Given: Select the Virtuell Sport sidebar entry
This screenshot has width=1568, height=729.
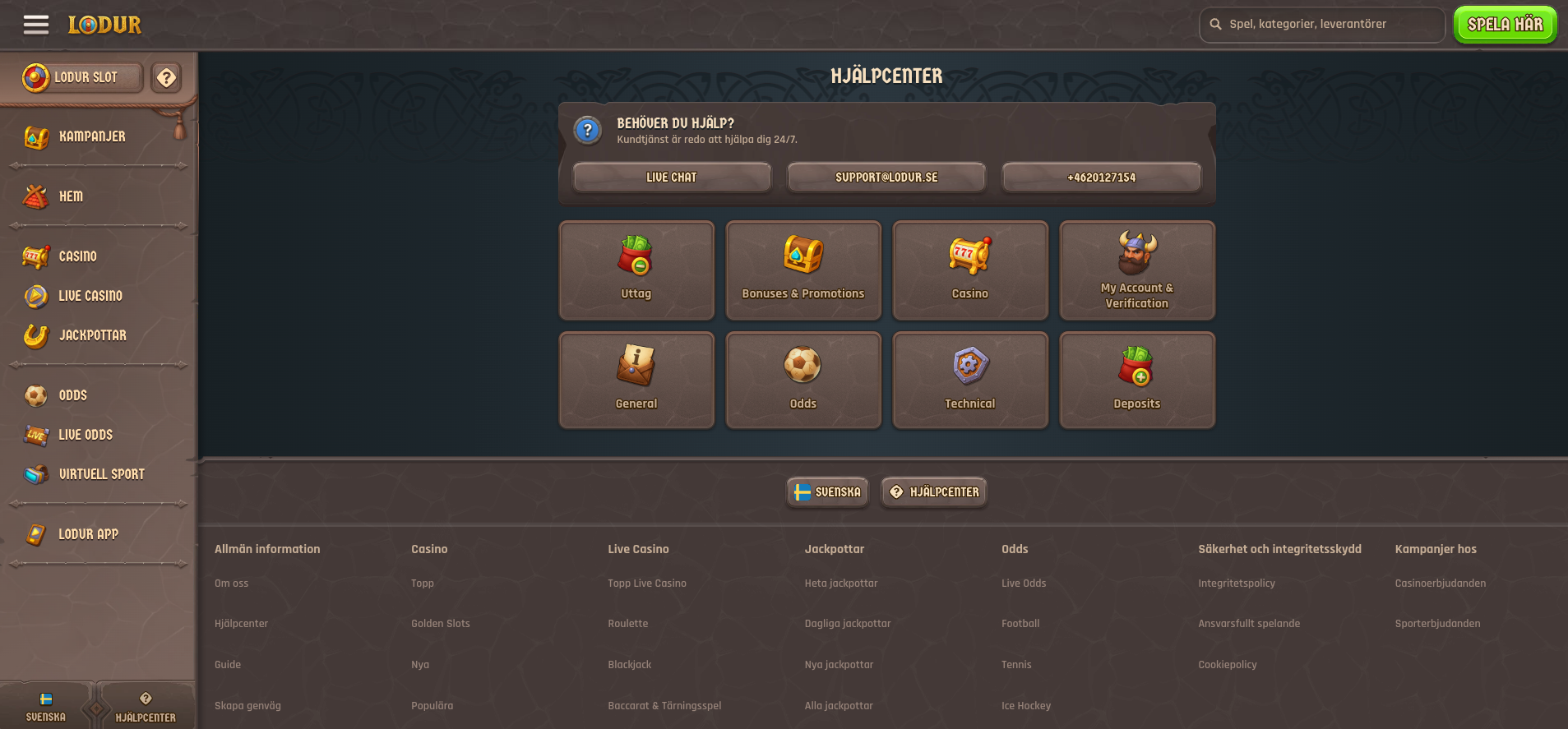Looking at the screenshot, I should tap(100, 474).
